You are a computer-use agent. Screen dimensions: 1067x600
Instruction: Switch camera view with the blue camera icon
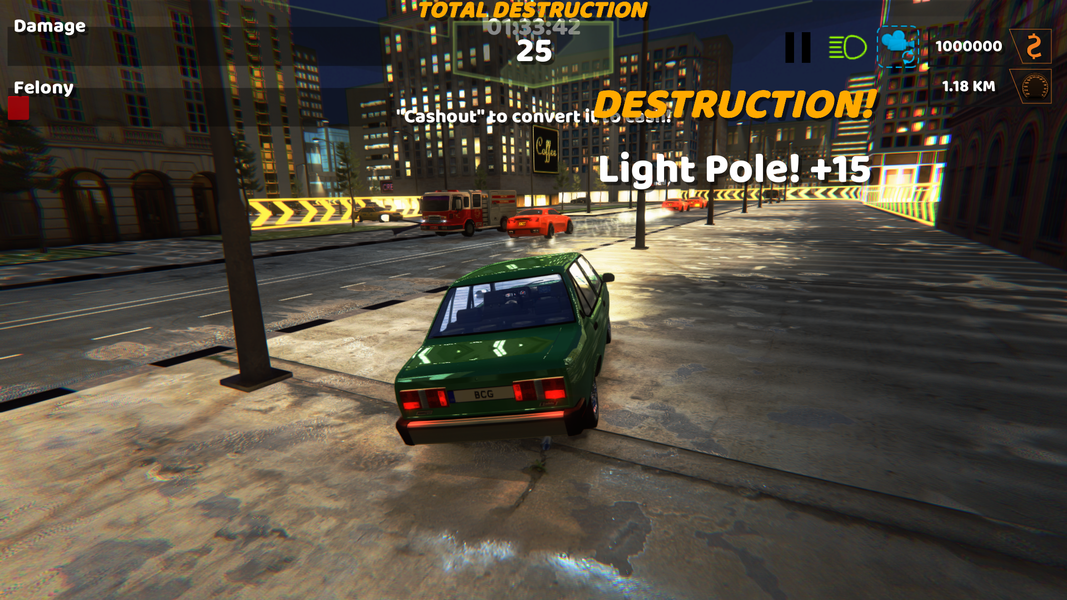pos(897,47)
